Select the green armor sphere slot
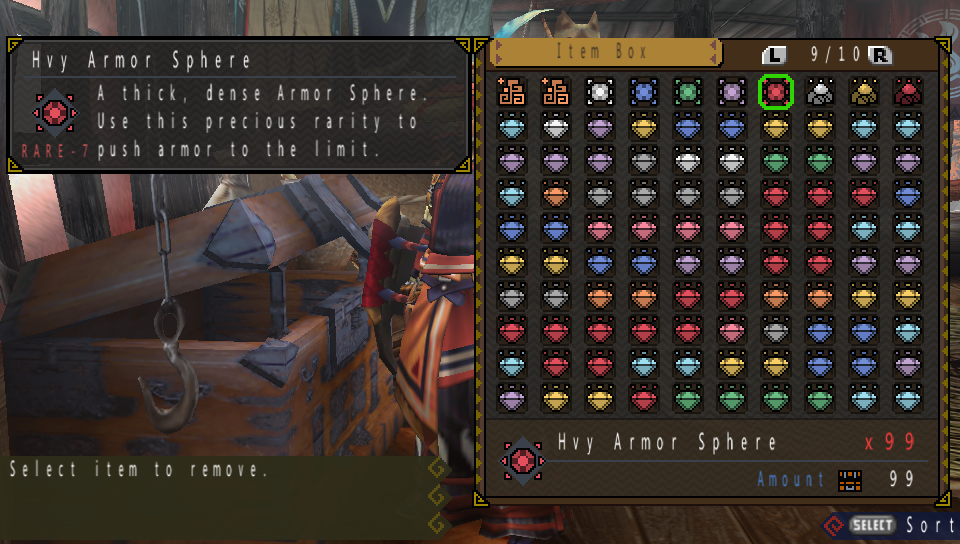The image size is (960, 544). coord(687,92)
